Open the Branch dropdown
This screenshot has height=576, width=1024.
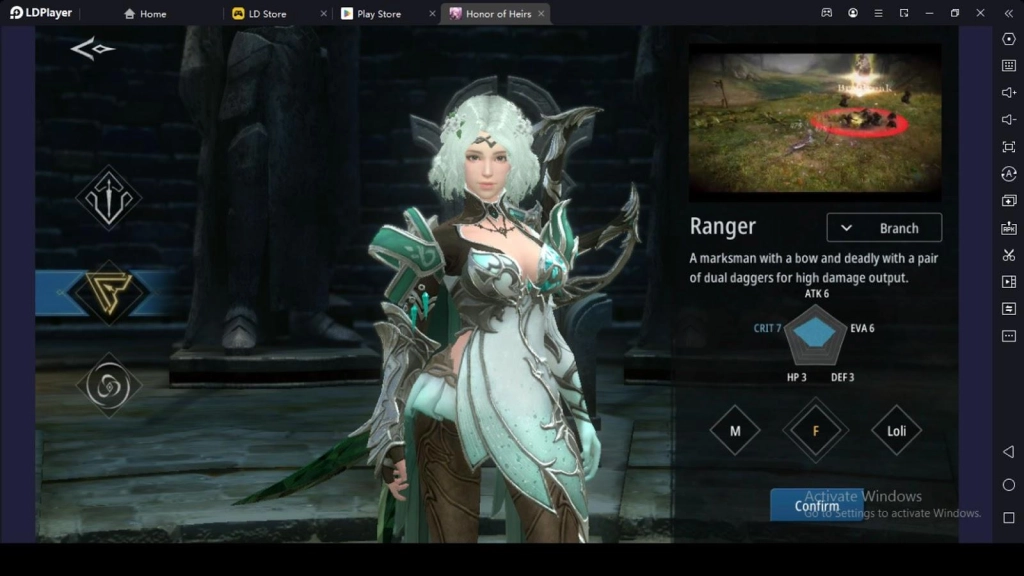pyautogui.click(x=884, y=228)
